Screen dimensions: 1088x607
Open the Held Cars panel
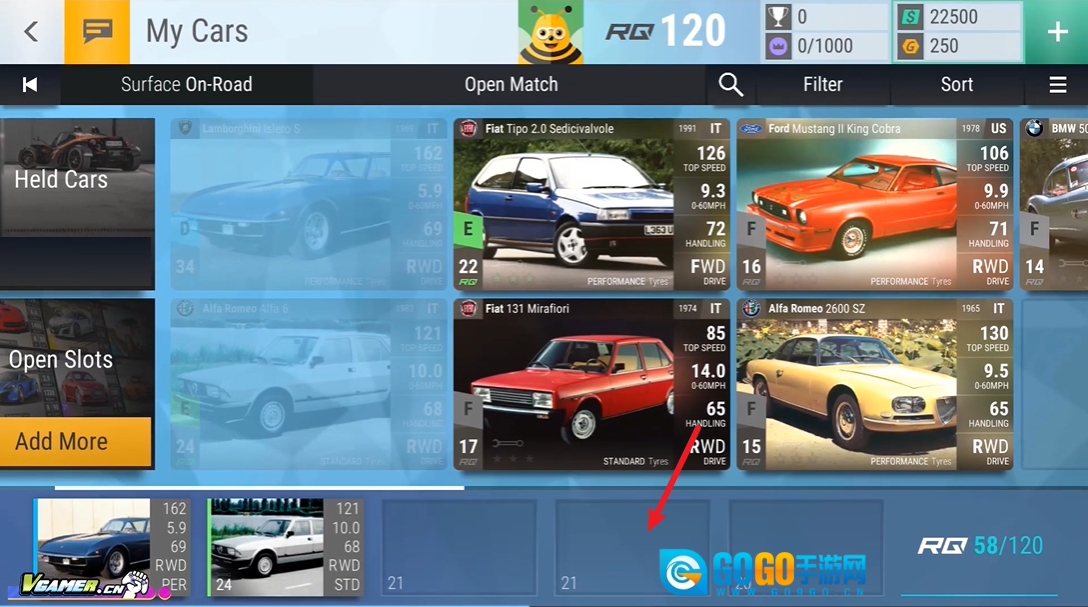[x=77, y=180]
